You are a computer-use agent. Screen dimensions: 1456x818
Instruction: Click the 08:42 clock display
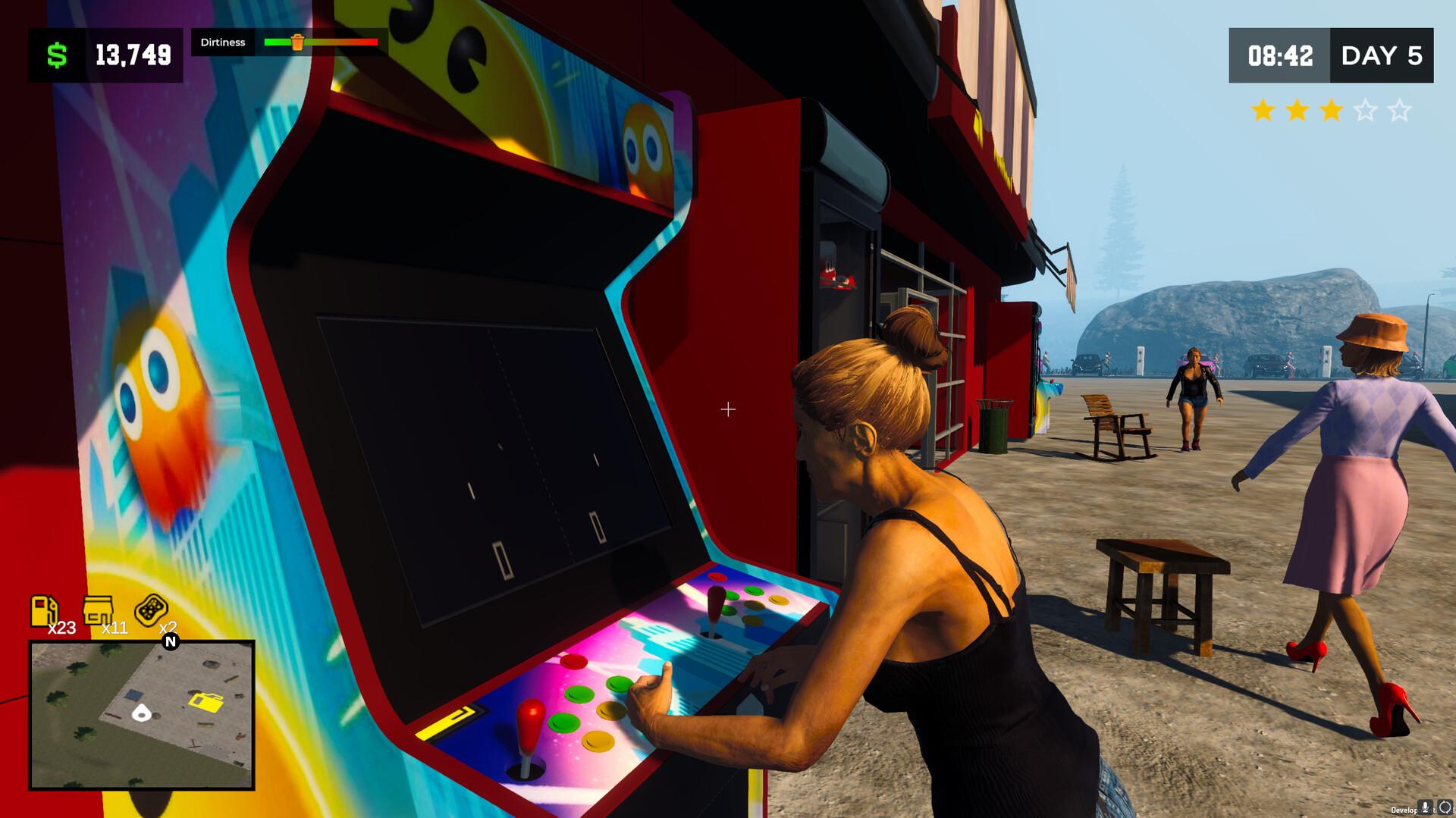1281,56
